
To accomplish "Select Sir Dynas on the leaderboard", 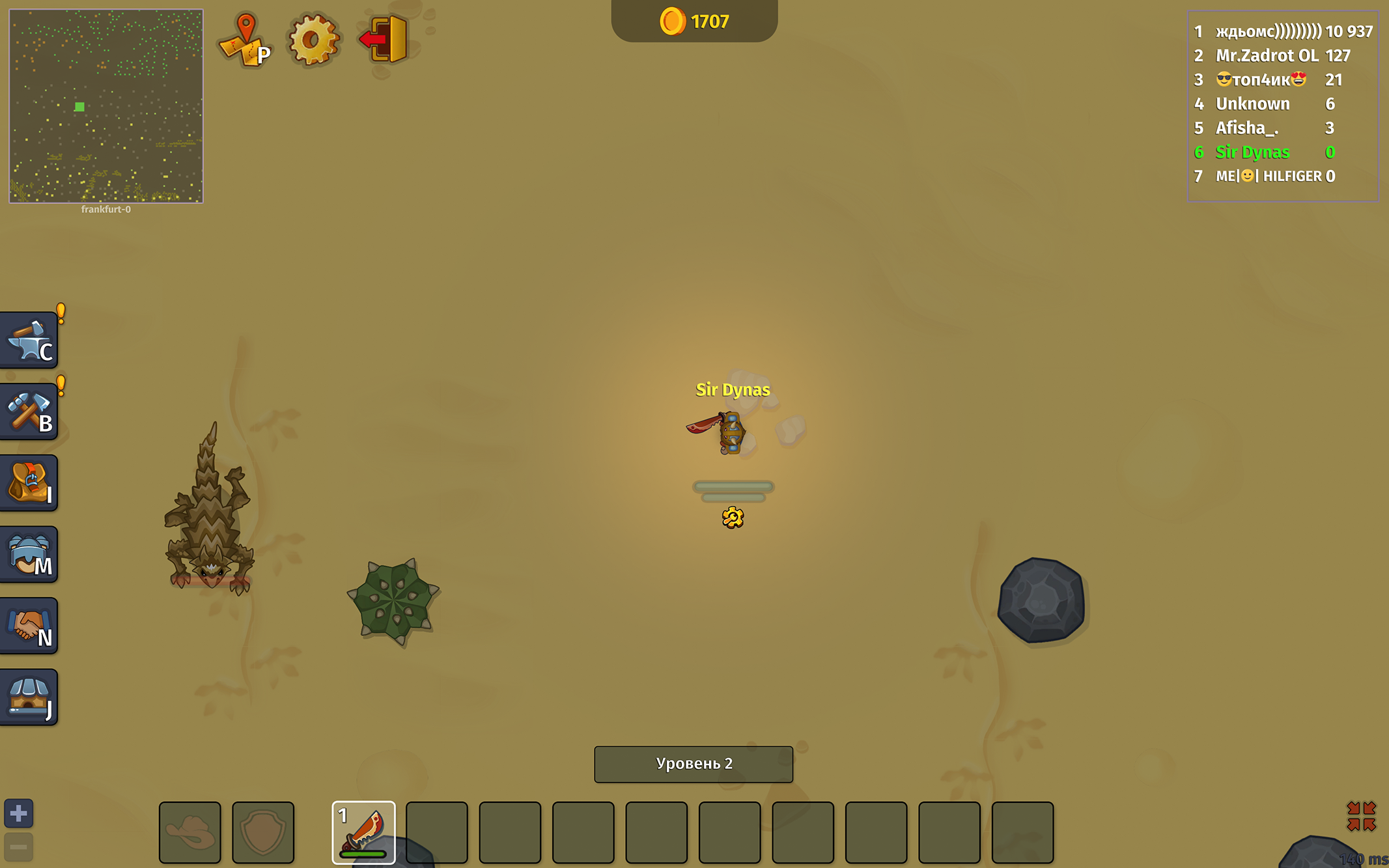I will pyautogui.click(x=1252, y=152).
